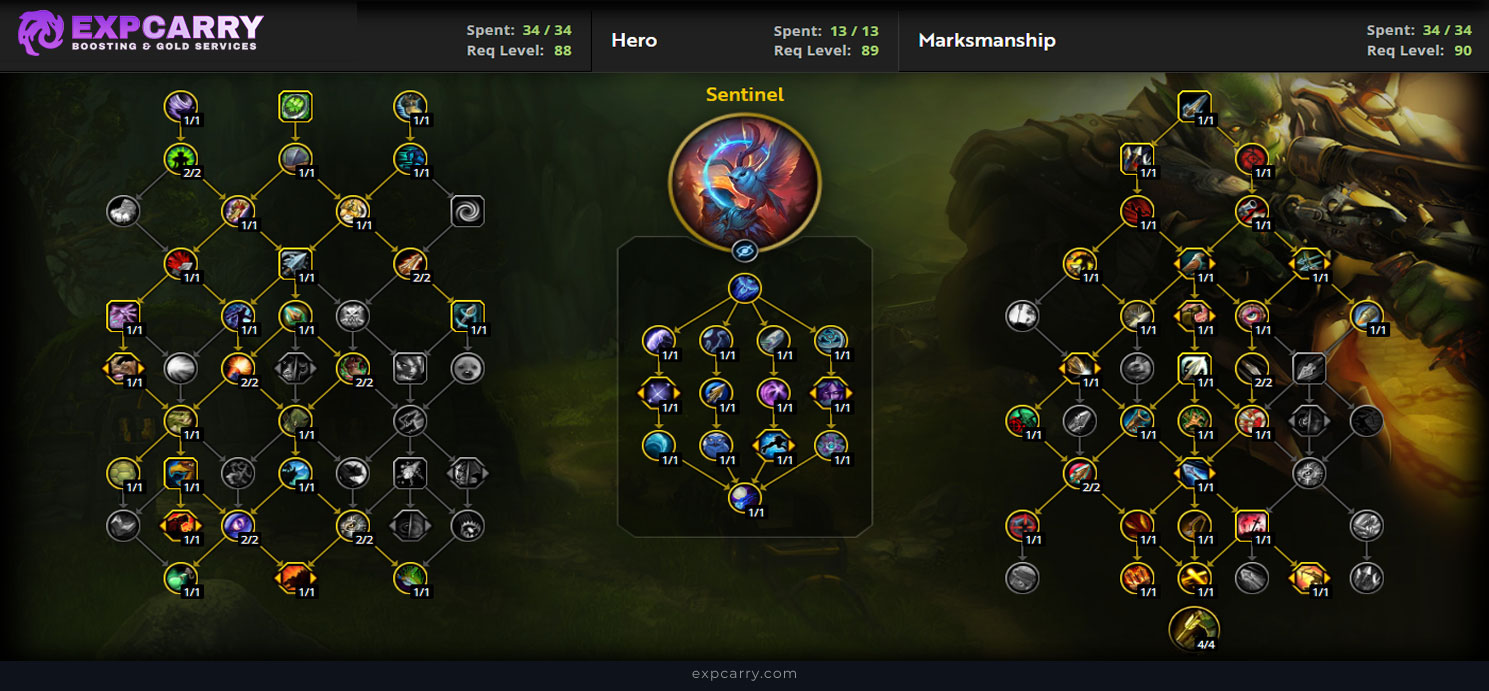Choose the bottom Sentinel capstone talent node
Screen dimensions: 1489x691
coord(744,497)
